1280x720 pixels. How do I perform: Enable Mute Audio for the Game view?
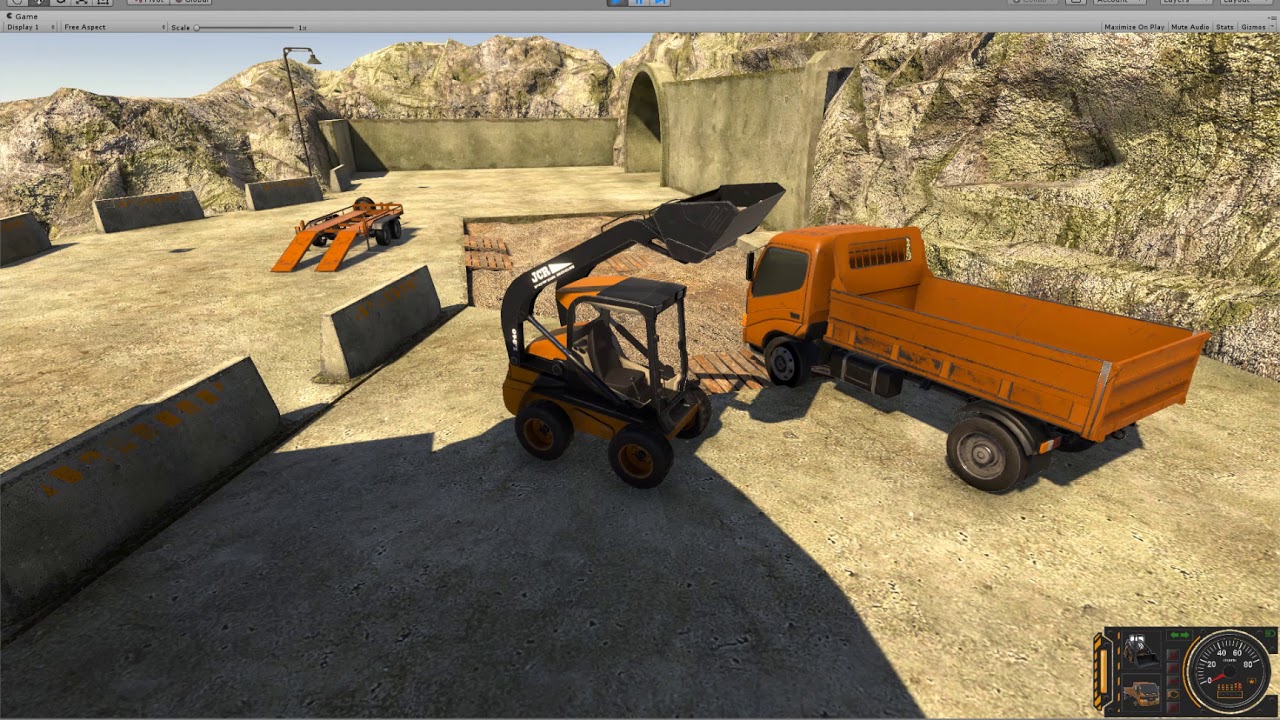coord(1191,26)
